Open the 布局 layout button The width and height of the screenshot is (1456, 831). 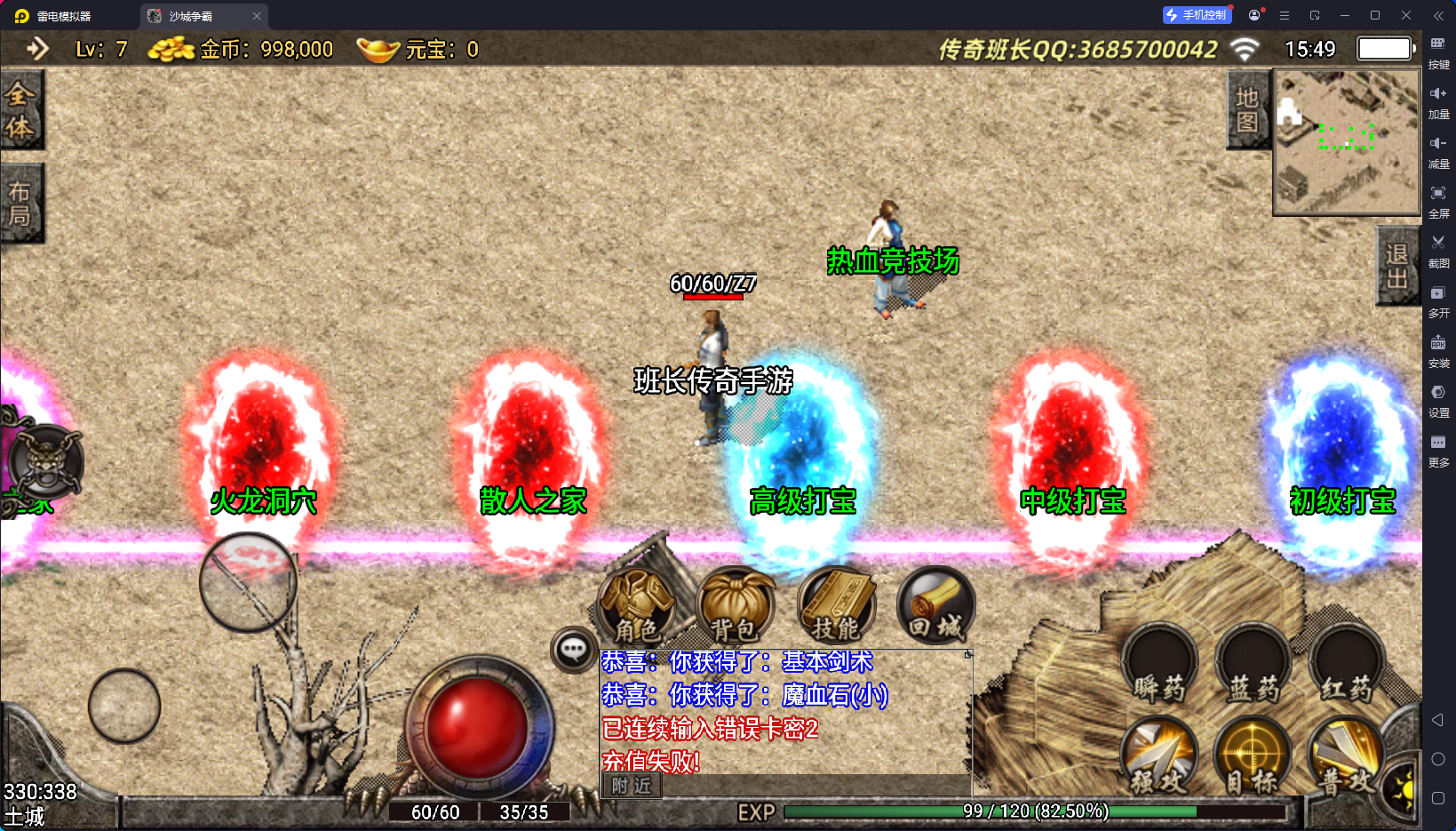(x=20, y=204)
